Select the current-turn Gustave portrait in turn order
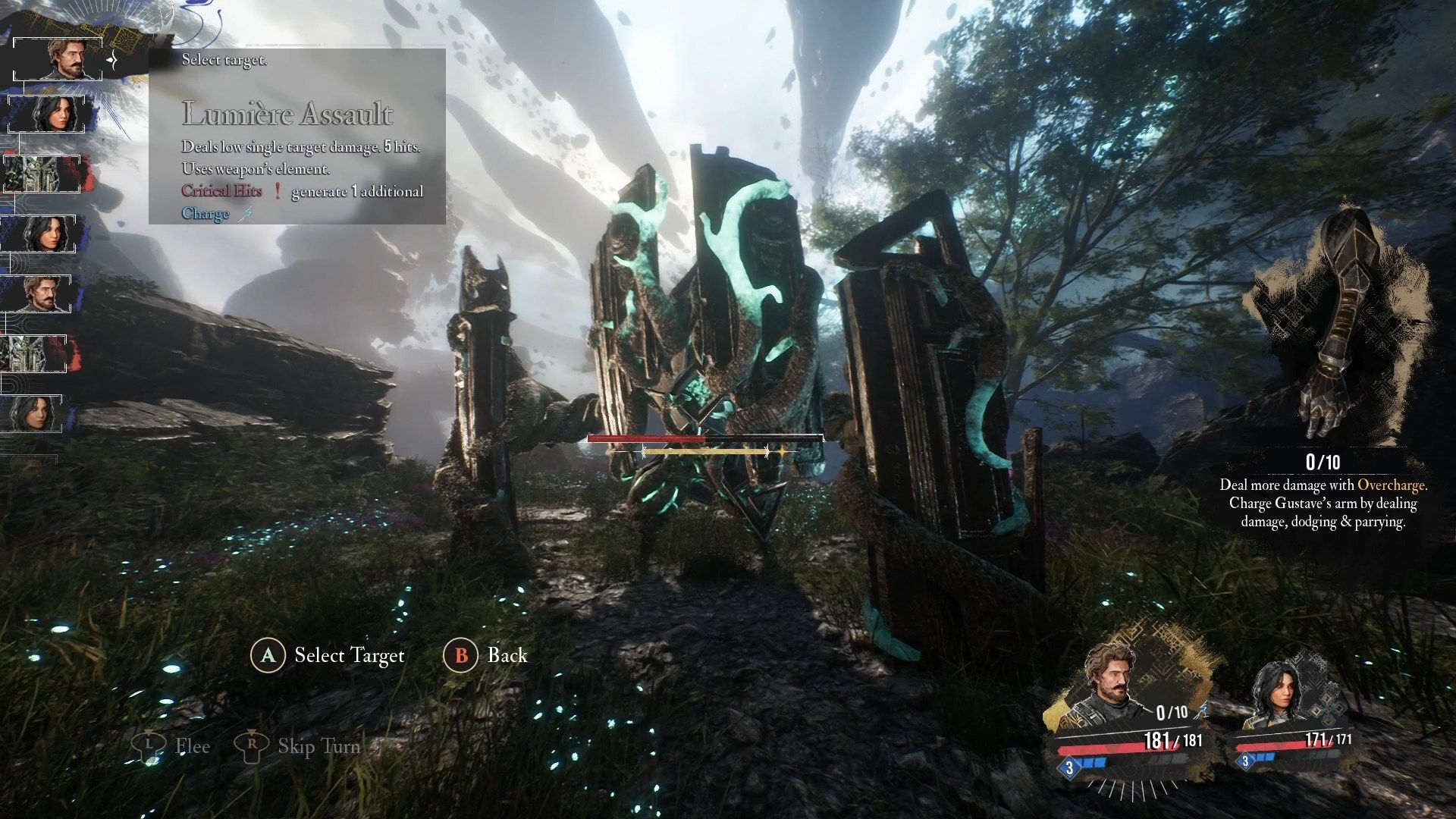The height and width of the screenshot is (819, 1456). tap(62, 58)
